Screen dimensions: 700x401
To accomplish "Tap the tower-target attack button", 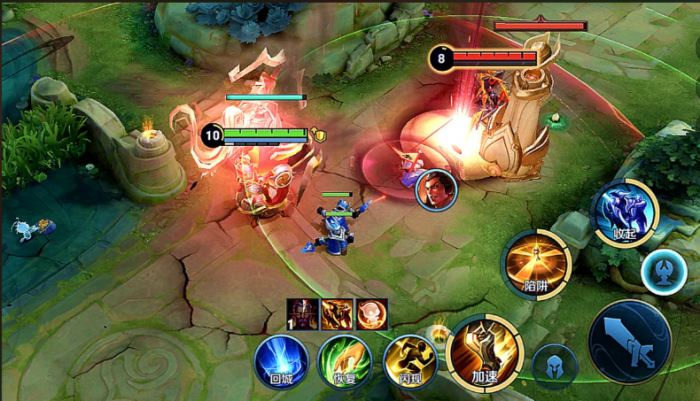I will (663, 272).
